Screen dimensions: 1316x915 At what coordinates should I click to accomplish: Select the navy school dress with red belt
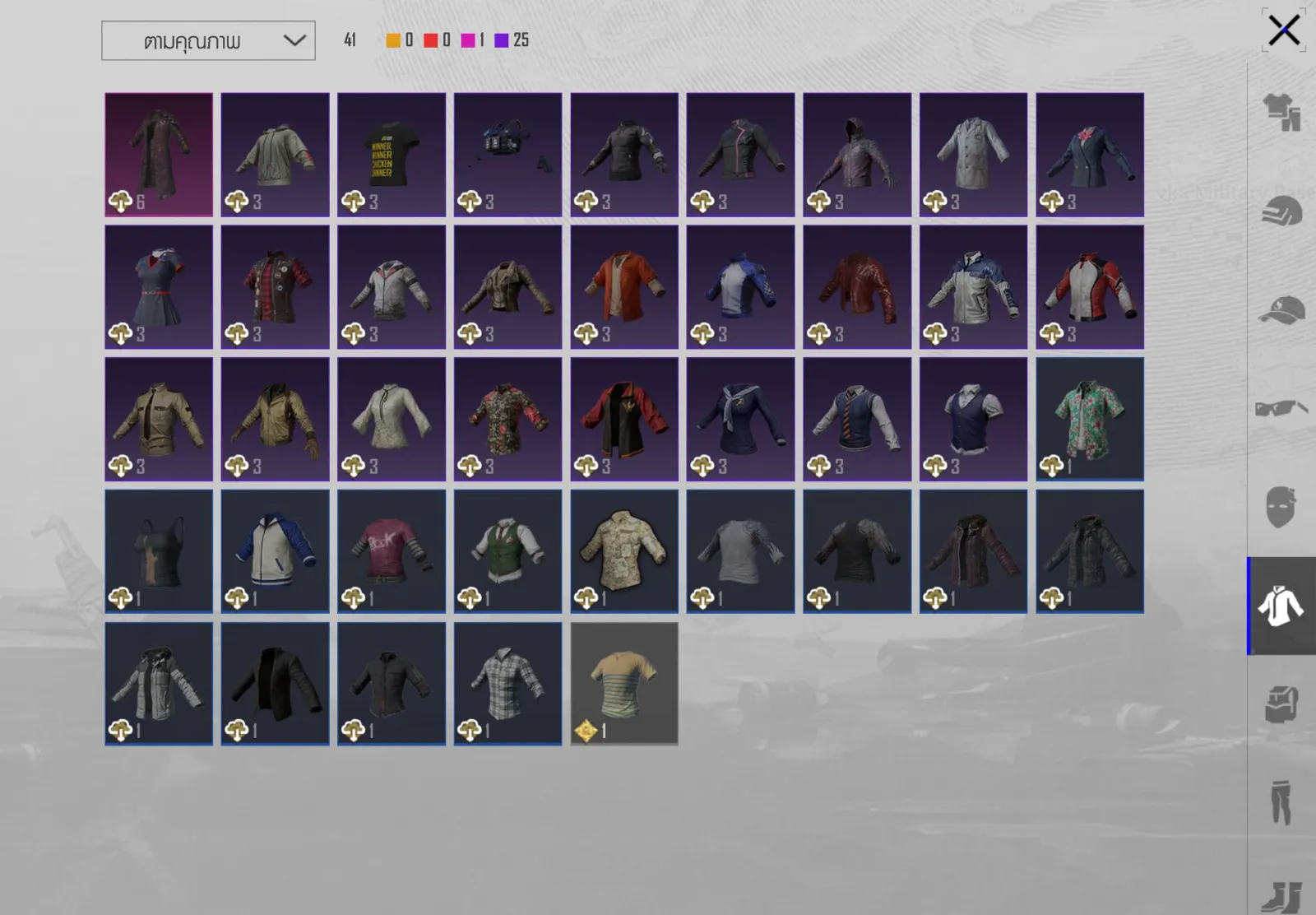pos(159,287)
